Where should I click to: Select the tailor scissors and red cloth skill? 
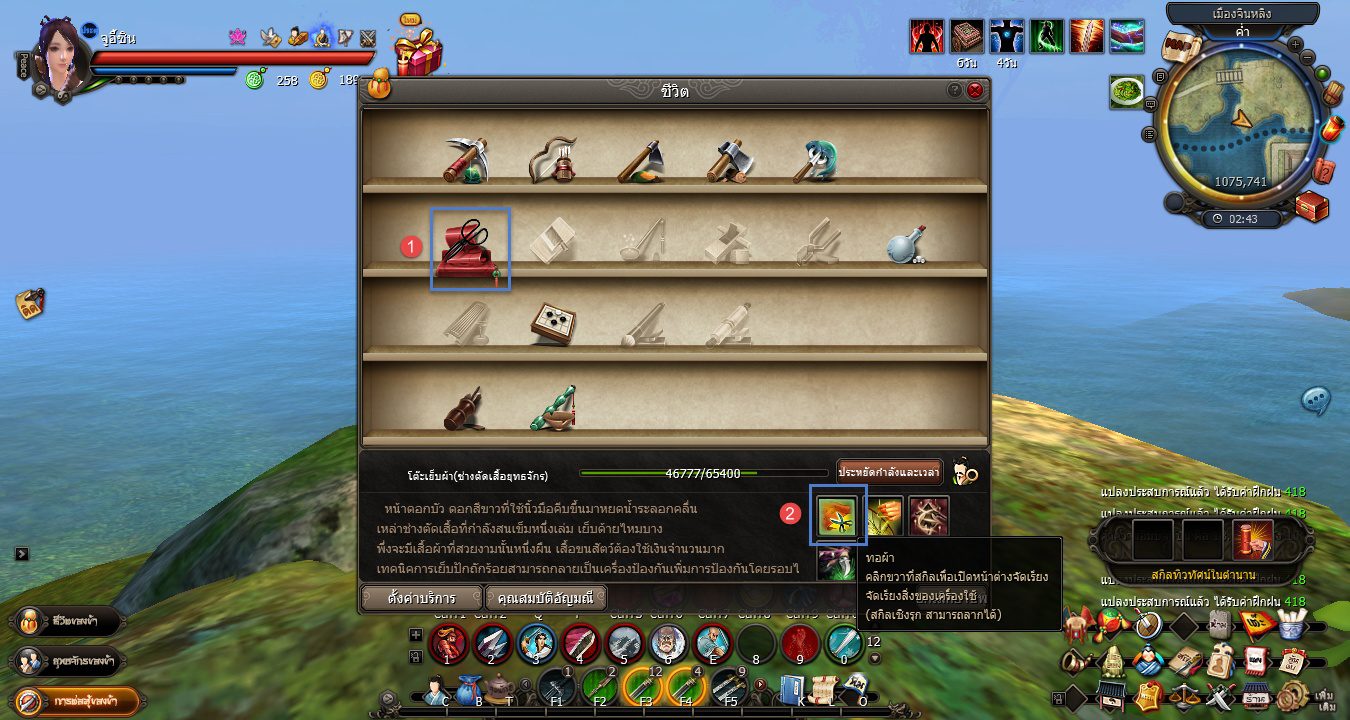[x=470, y=247]
